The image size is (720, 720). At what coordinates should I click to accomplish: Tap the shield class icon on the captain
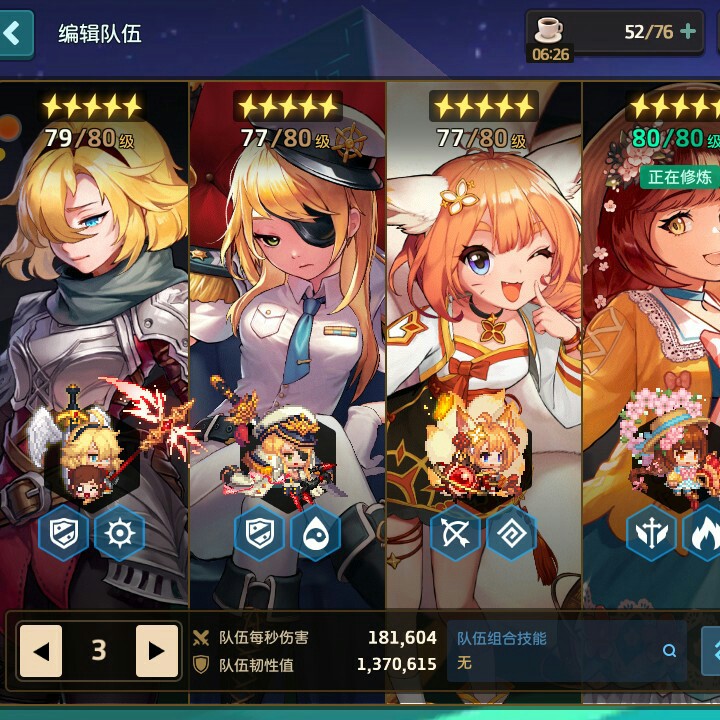click(x=259, y=534)
